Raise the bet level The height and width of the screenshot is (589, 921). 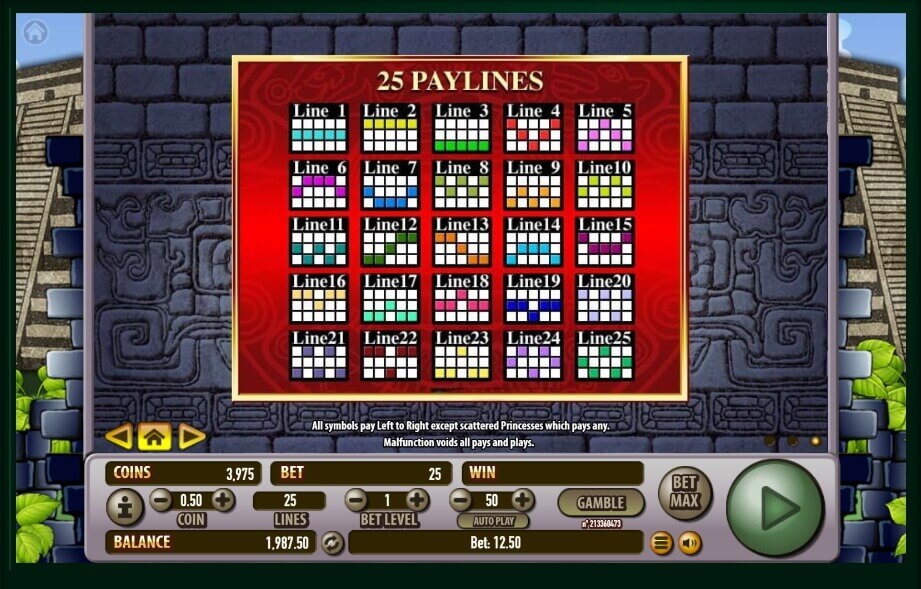pyautogui.click(x=417, y=500)
